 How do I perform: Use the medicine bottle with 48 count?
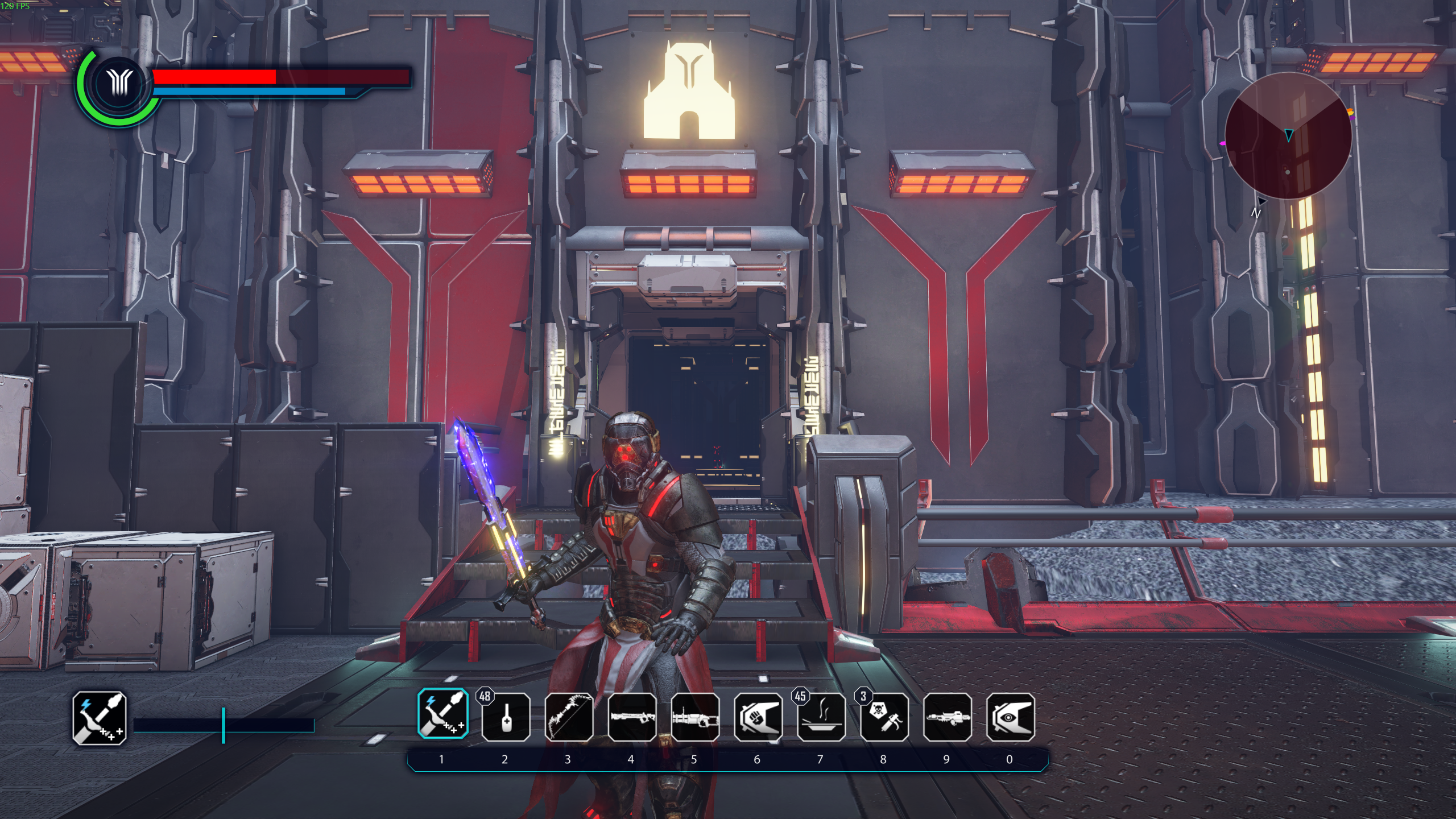pyautogui.click(x=506, y=717)
